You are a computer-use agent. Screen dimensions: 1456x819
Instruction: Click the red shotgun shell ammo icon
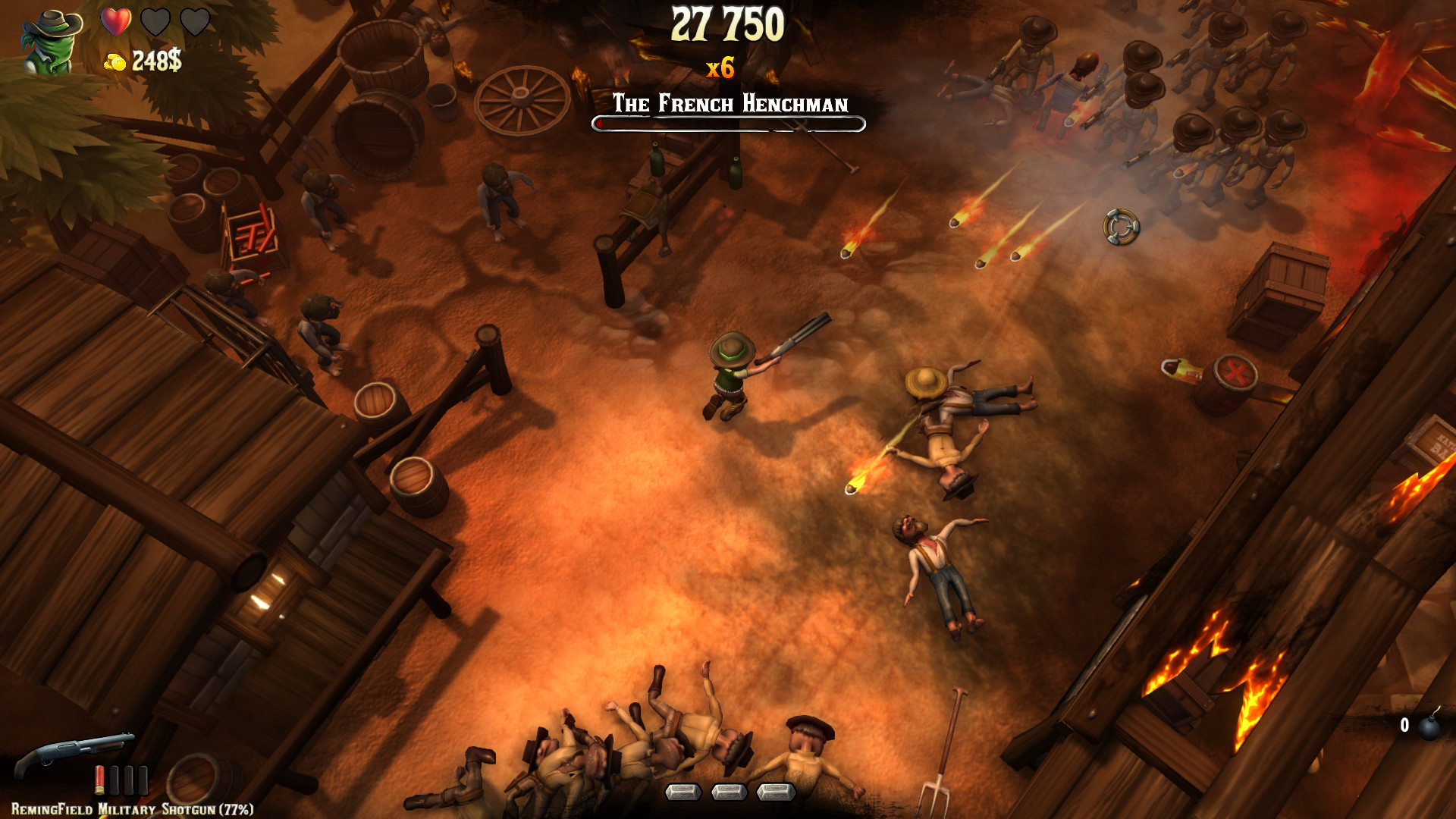(x=97, y=780)
